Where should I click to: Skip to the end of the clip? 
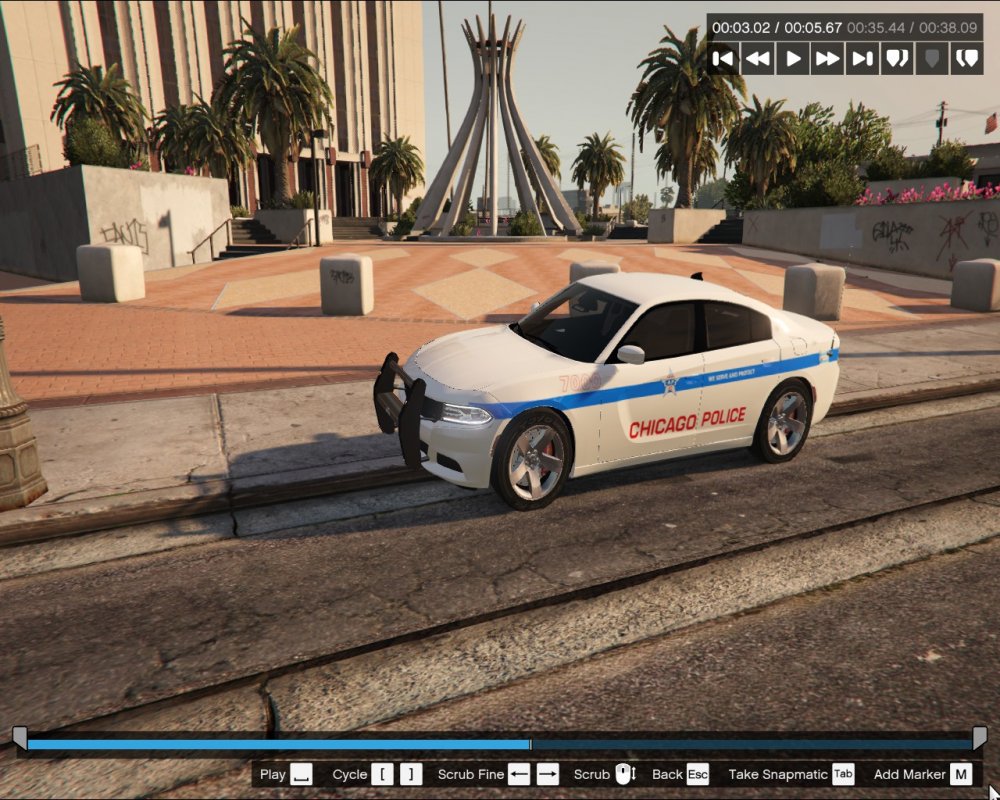click(862, 58)
